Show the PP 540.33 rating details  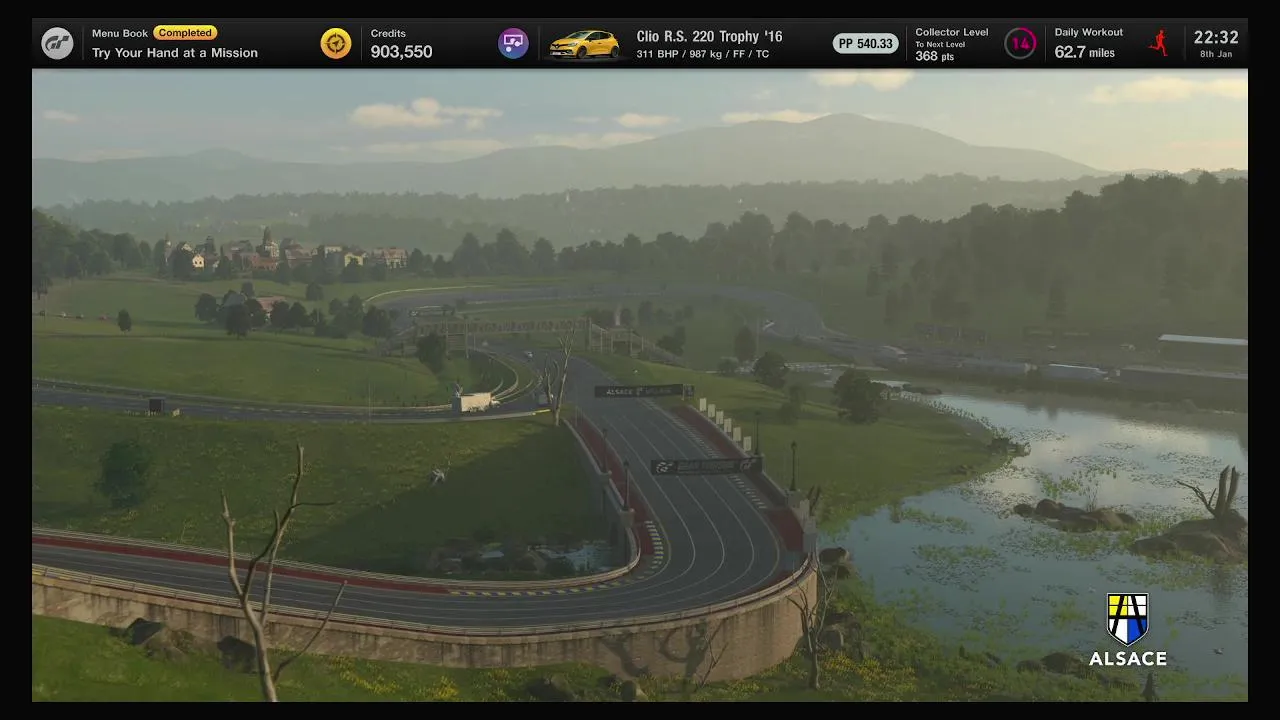point(865,44)
